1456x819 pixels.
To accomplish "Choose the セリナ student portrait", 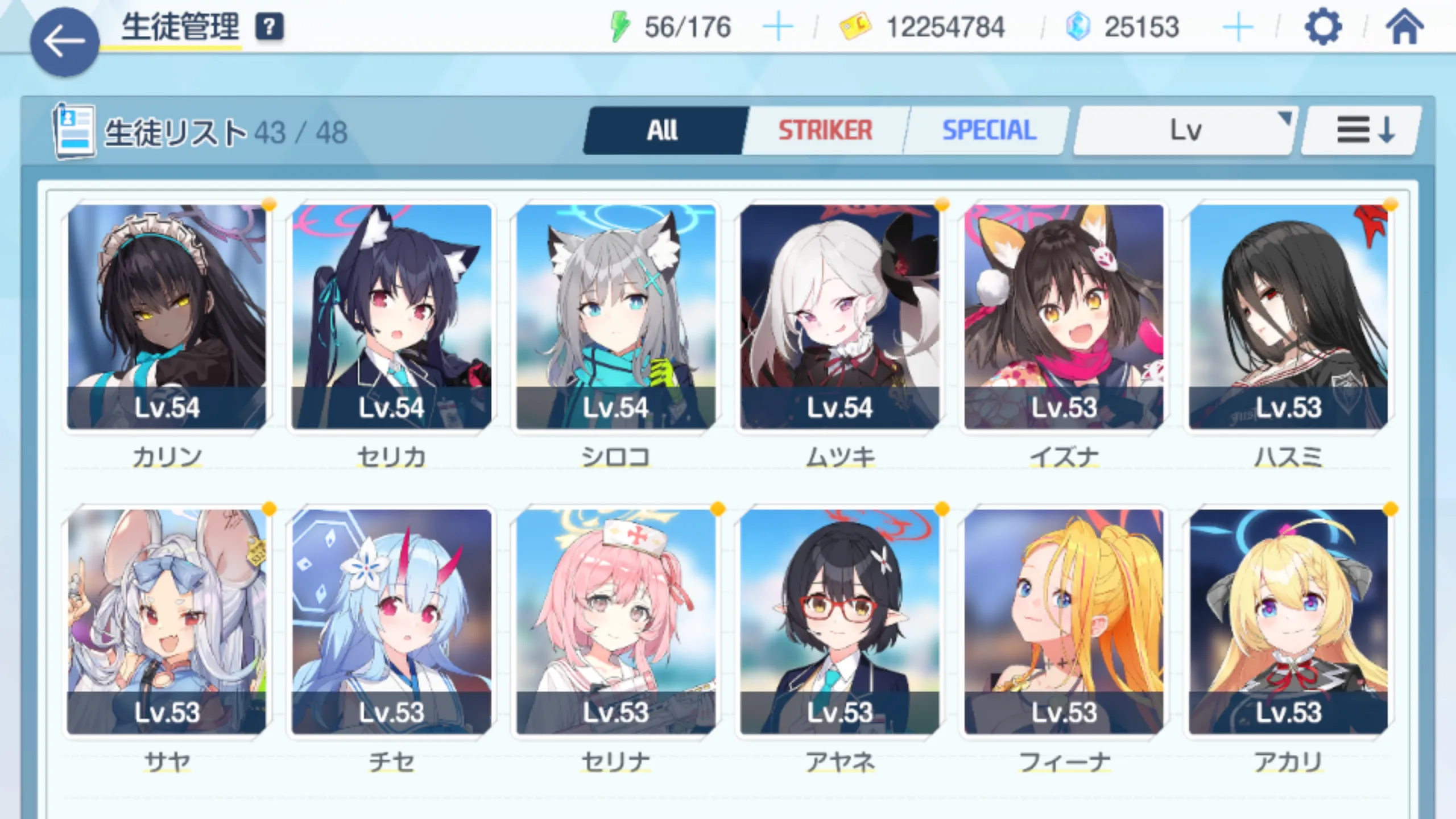I will pos(615,621).
